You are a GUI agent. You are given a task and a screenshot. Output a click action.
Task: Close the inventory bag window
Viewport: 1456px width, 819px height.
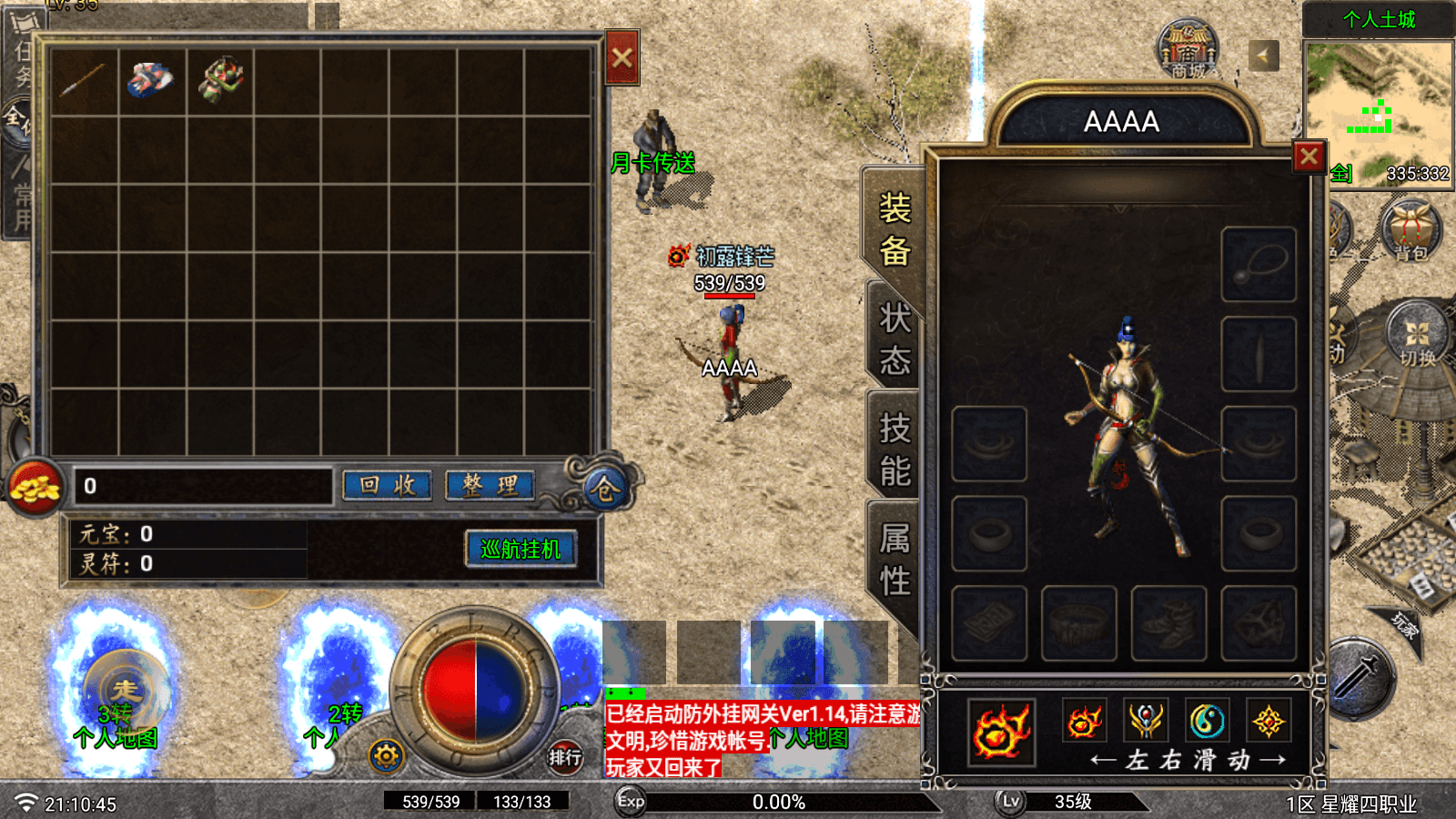pyautogui.click(x=622, y=58)
